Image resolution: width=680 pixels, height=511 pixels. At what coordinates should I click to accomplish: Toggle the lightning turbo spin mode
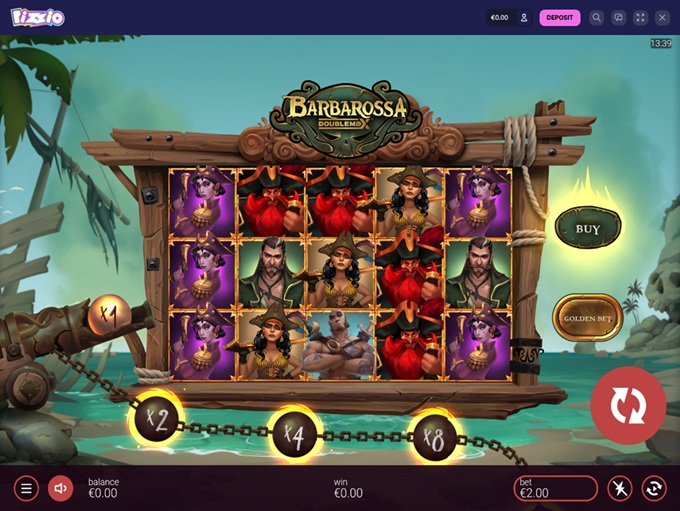coord(620,488)
